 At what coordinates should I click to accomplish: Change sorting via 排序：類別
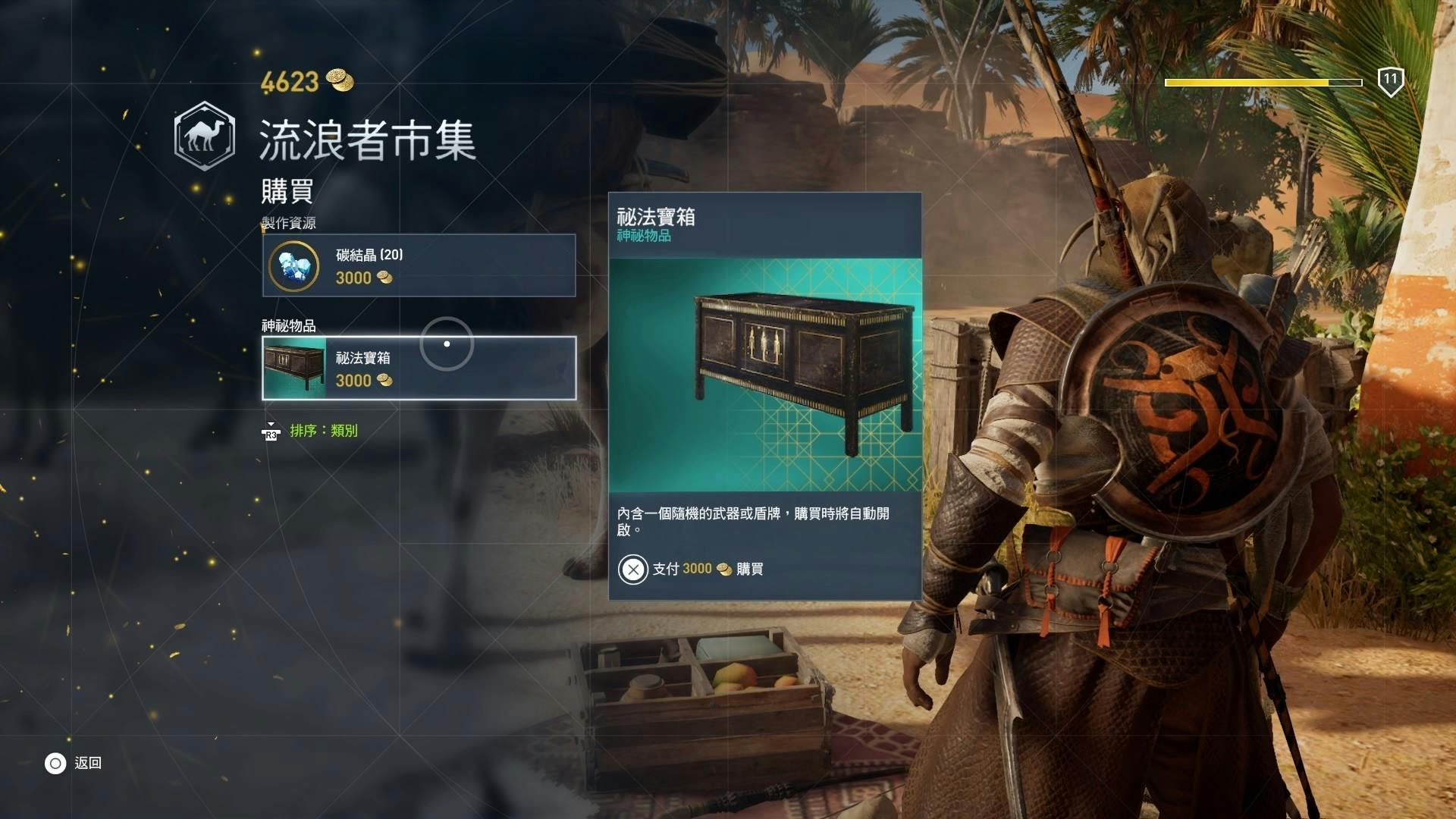[322, 431]
